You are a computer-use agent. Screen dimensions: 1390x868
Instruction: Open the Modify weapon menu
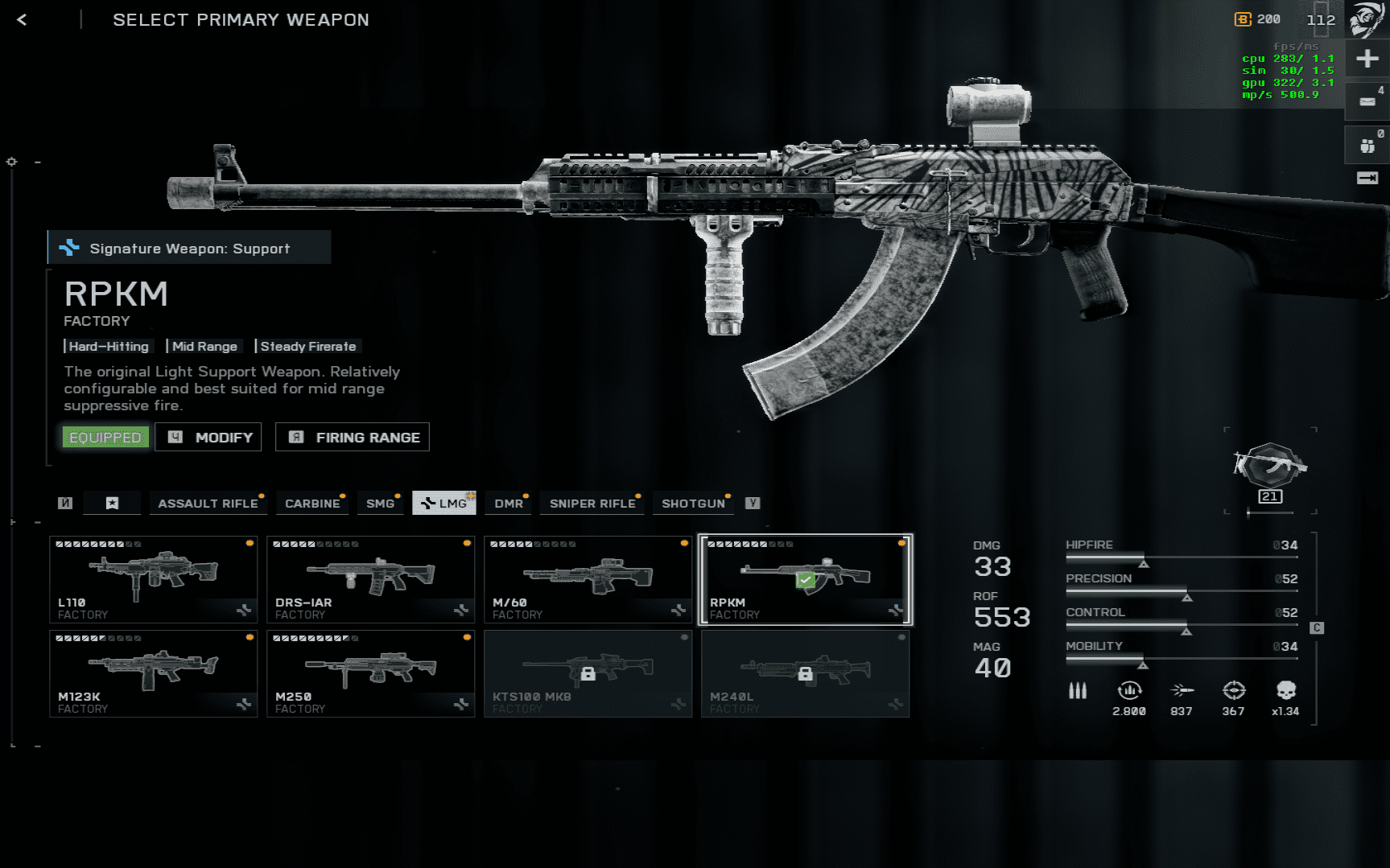(208, 437)
